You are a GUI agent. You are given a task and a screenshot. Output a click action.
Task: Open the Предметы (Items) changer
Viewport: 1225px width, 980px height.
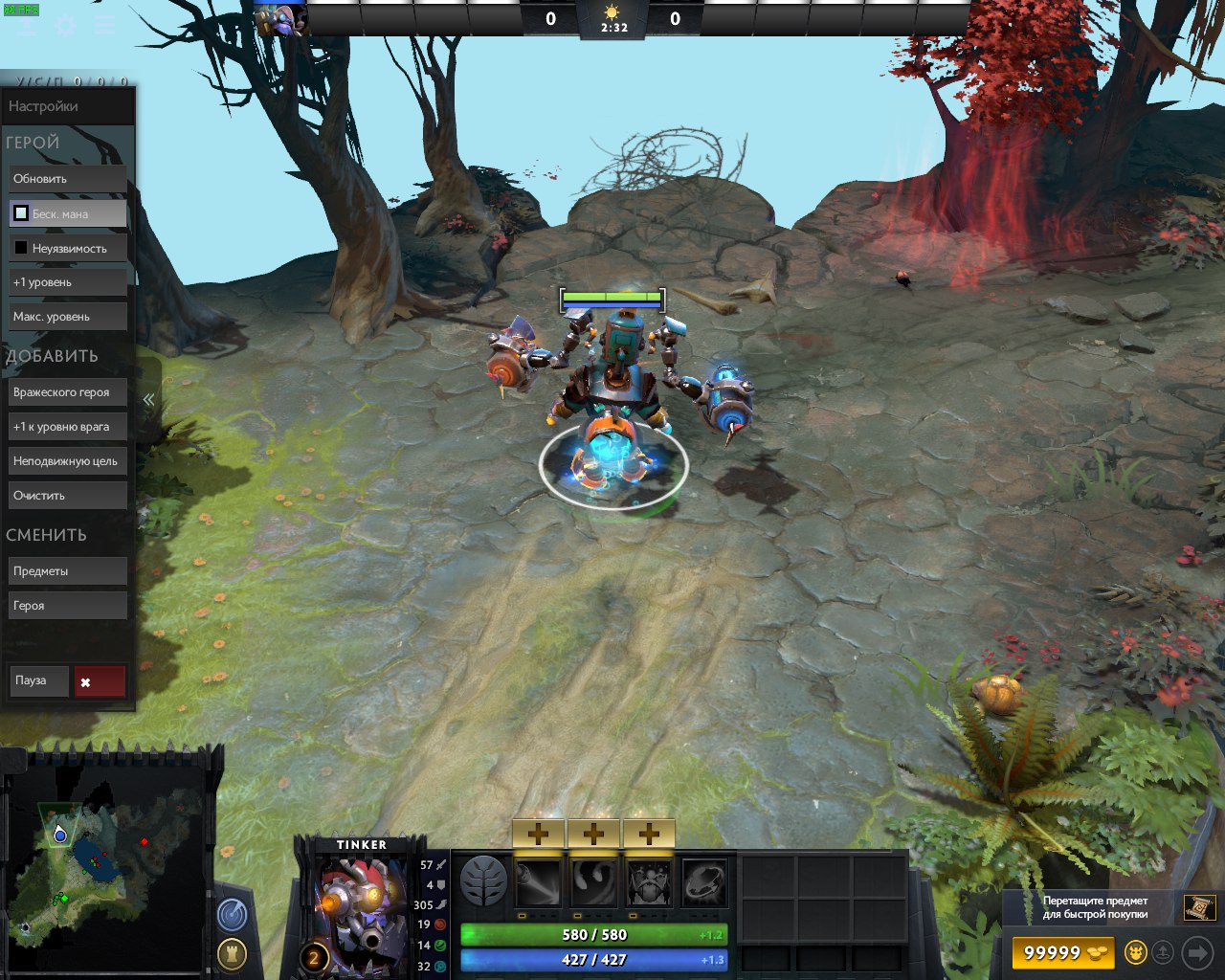[67, 571]
